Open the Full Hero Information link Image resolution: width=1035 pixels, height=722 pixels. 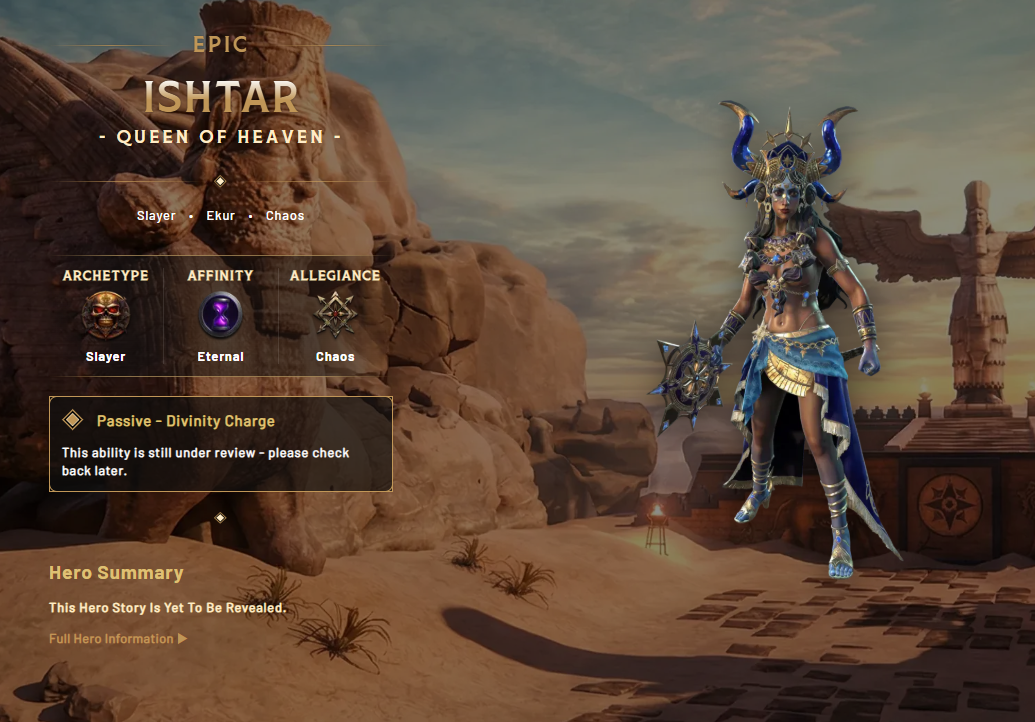coord(117,639)
